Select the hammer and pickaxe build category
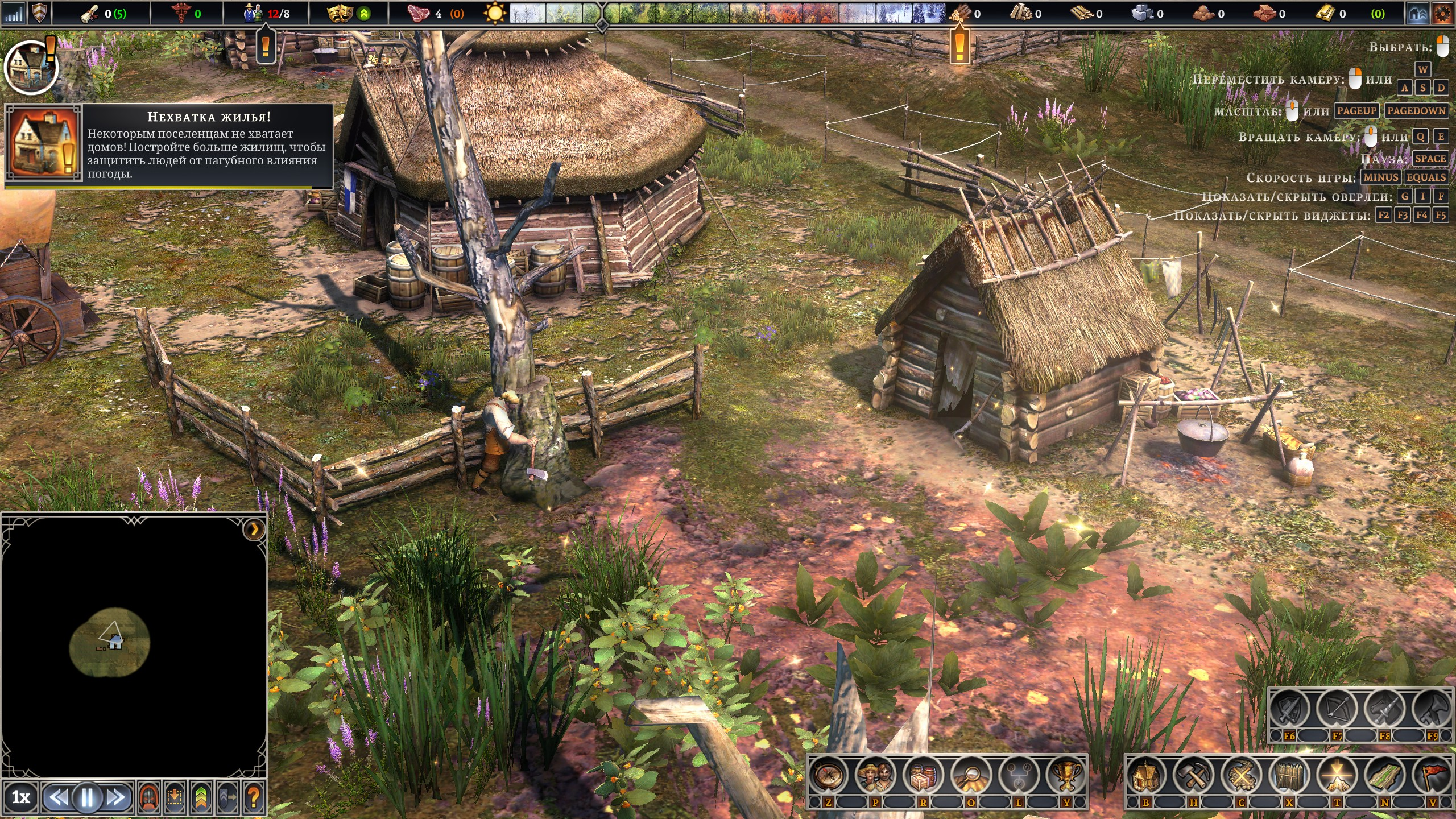 click(1194, 775)
